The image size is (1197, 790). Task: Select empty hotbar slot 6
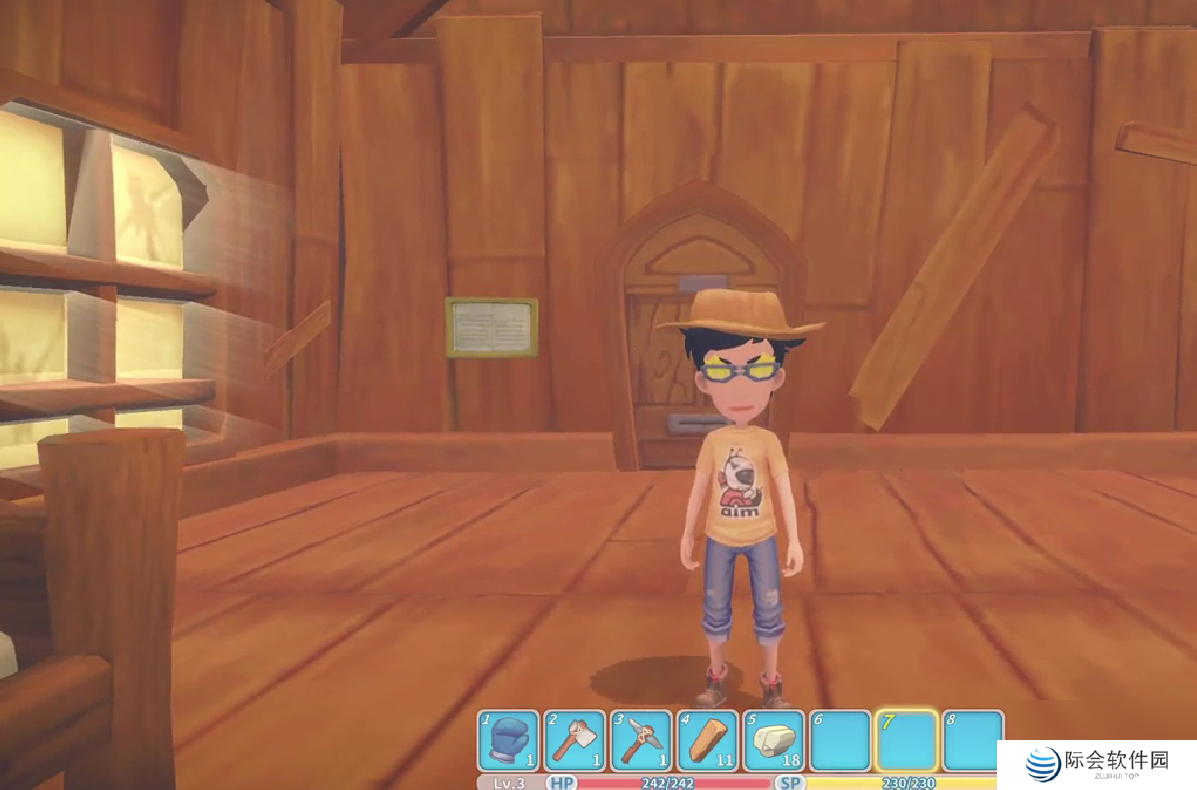pos(840,741)
